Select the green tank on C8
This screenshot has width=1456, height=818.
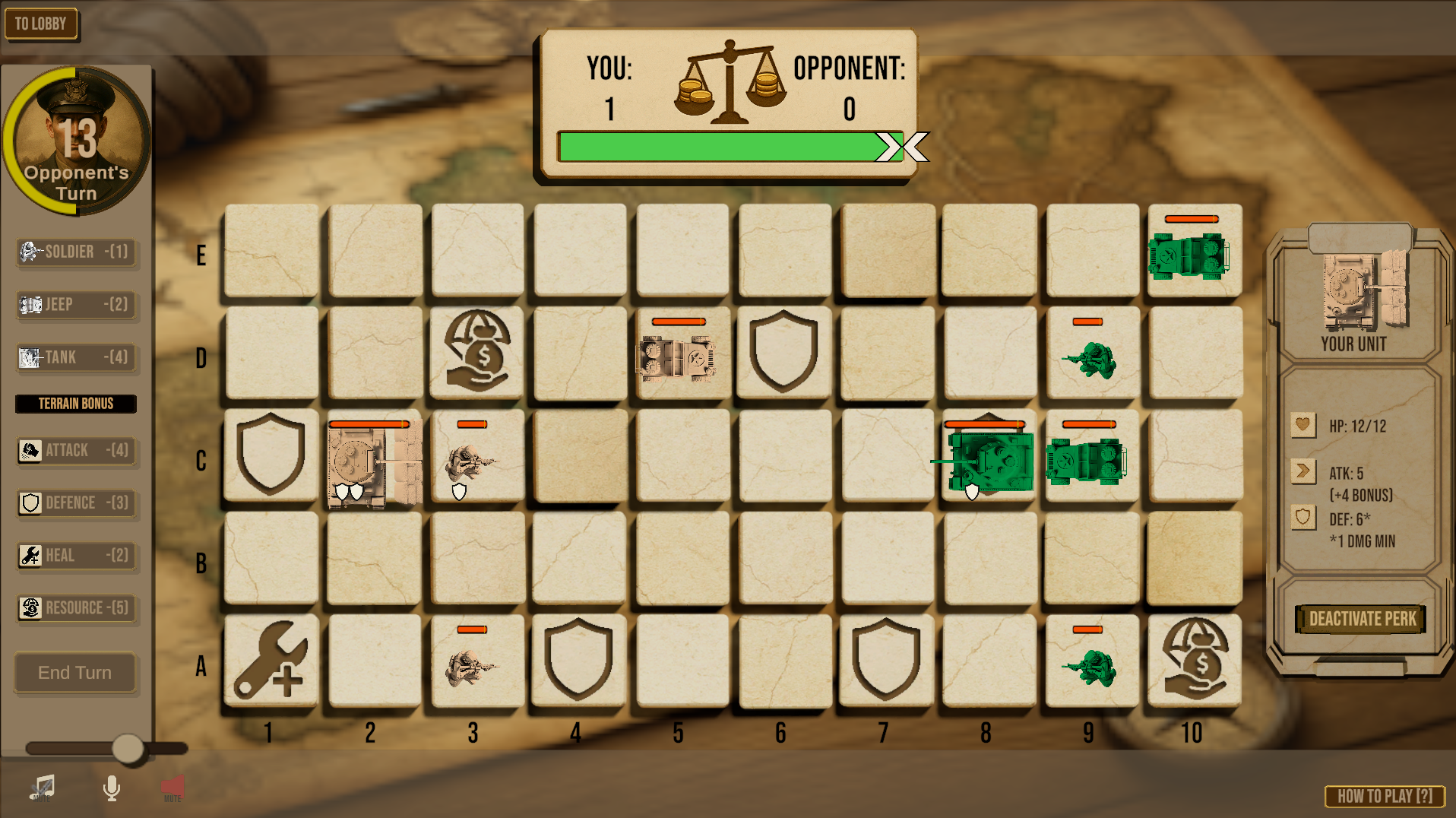point(988,457)
